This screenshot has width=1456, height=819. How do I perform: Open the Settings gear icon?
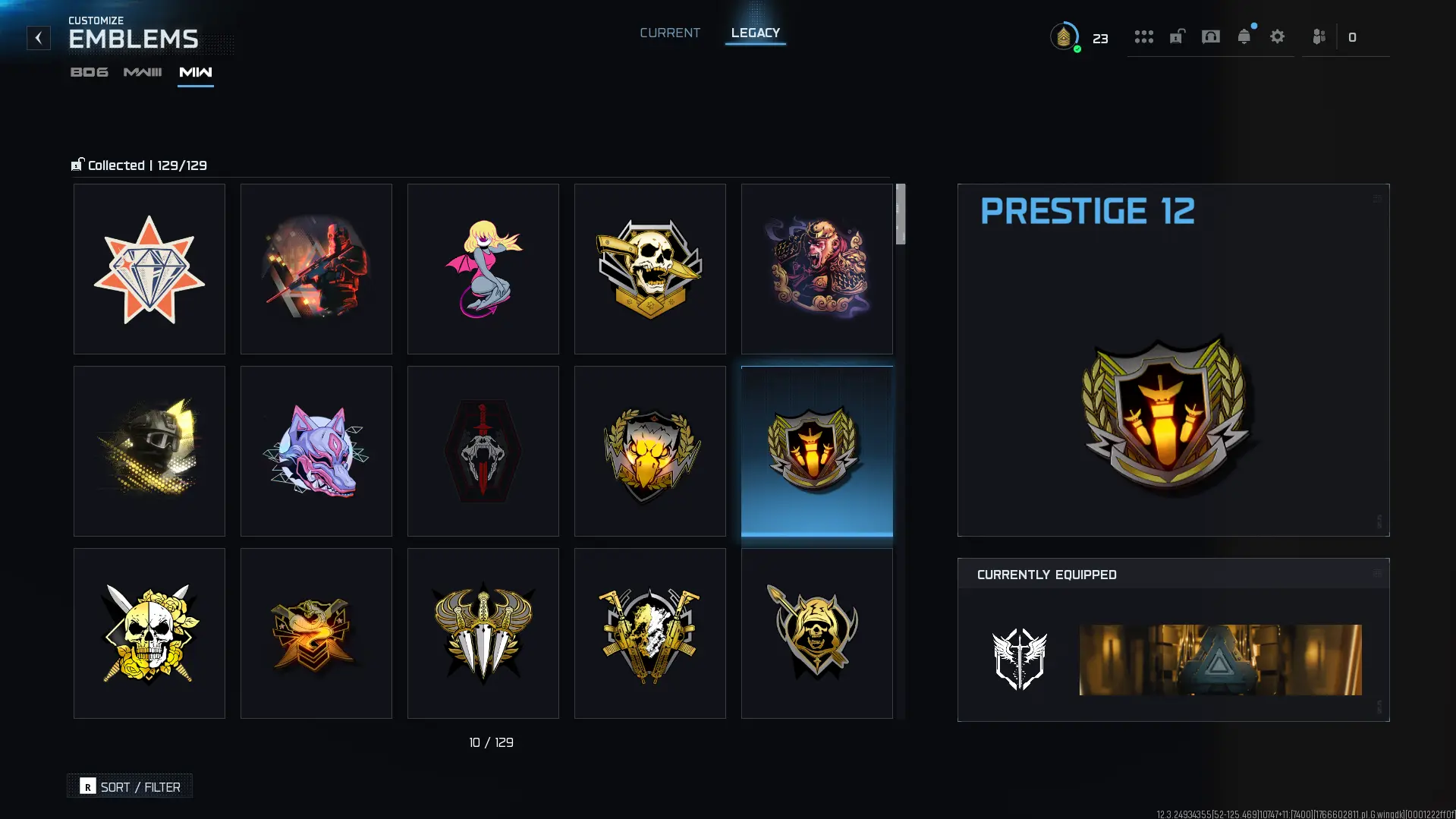point(1278,36)
